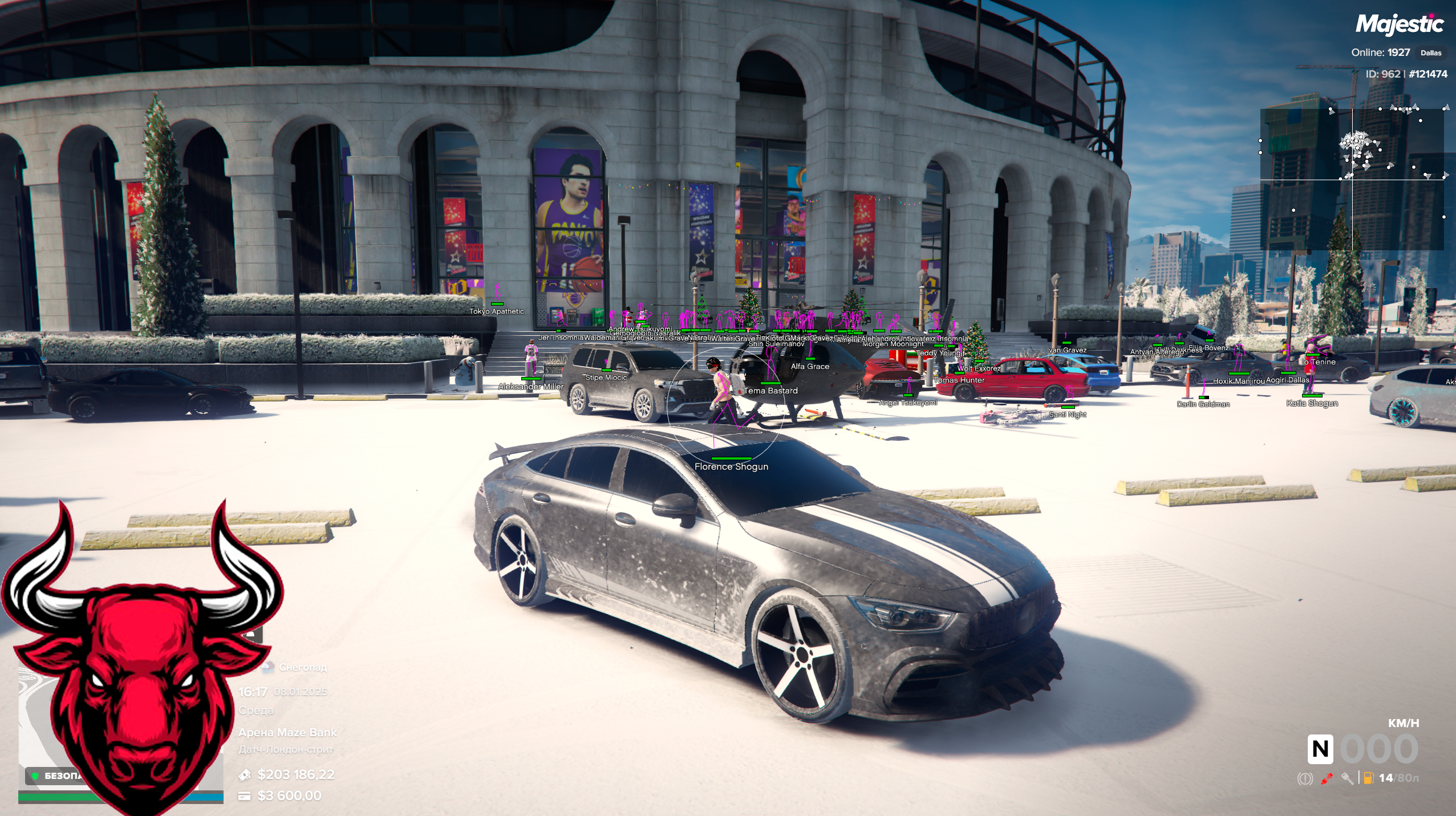The image size is (1456, 816).
Task: Toggle the handbrake indicator icon
Action: [1304, 778]
